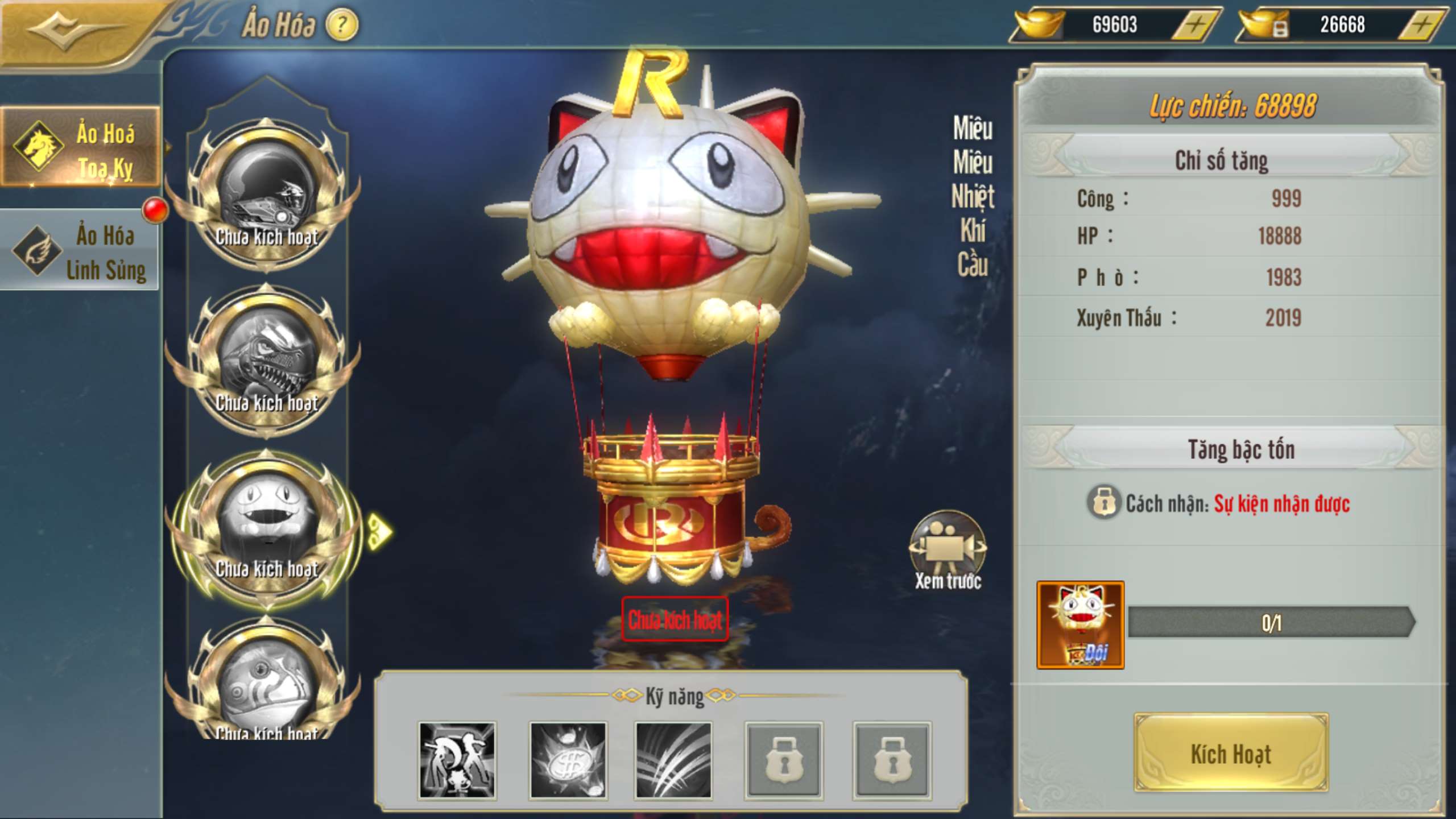Switch to the Ảo Hoá Toạ Kỵ tab

[x=81, y=149]
